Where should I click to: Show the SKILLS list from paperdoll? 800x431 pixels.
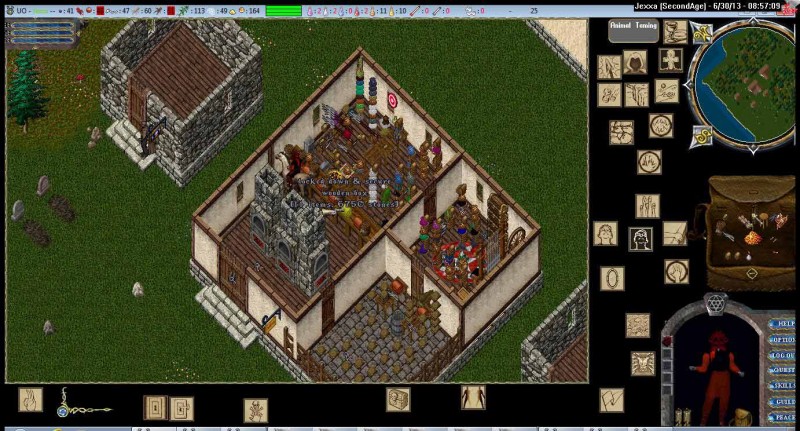(x=783, y=385)
